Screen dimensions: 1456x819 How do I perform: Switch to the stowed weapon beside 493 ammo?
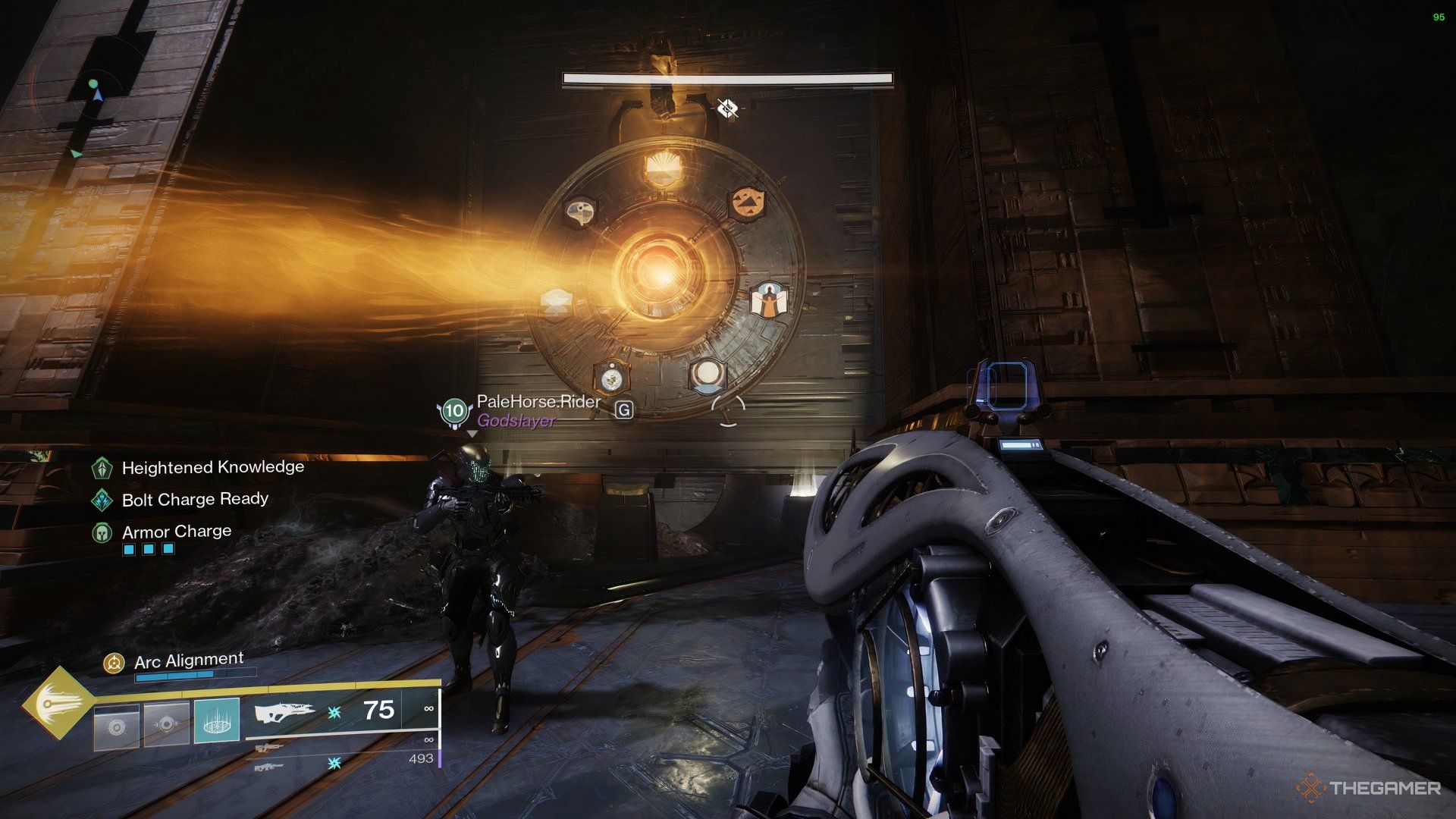pos(269,767)
